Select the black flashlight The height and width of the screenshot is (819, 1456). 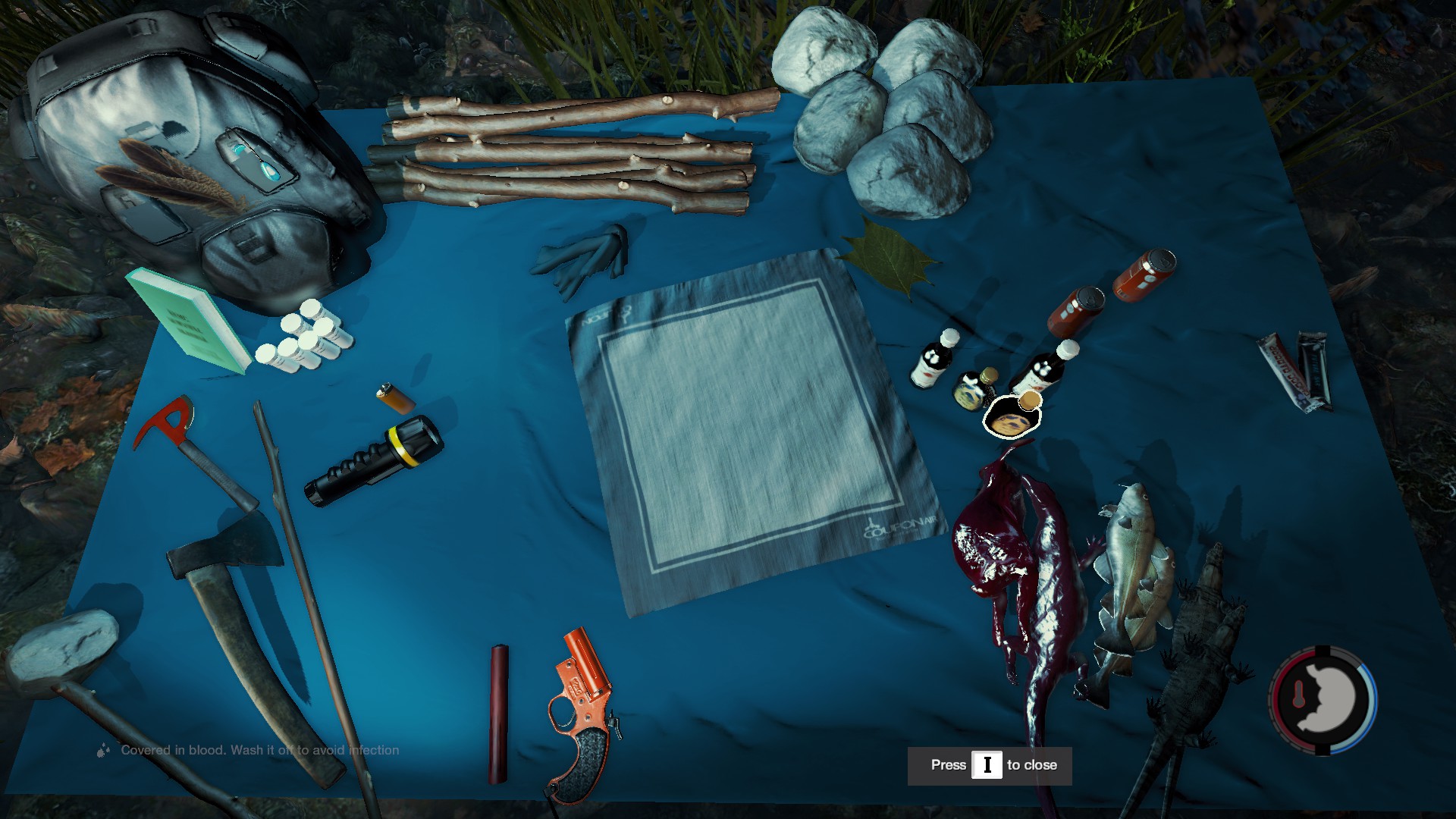[372, 461]
